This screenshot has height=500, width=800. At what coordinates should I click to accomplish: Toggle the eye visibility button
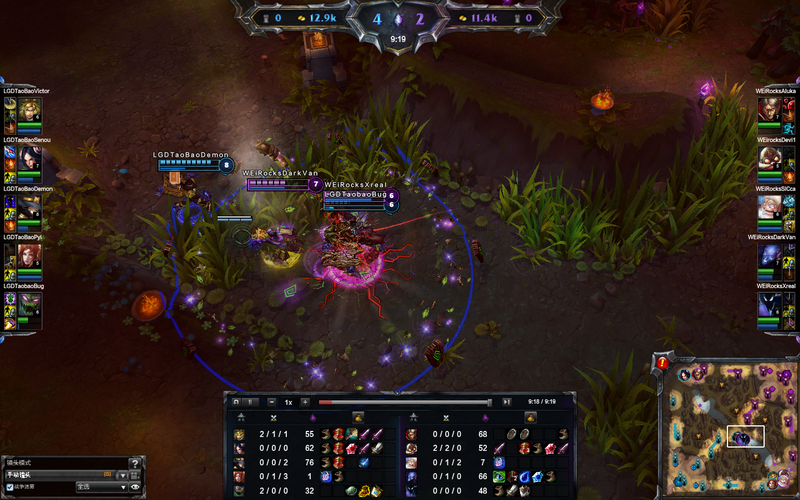pos(135,487)
